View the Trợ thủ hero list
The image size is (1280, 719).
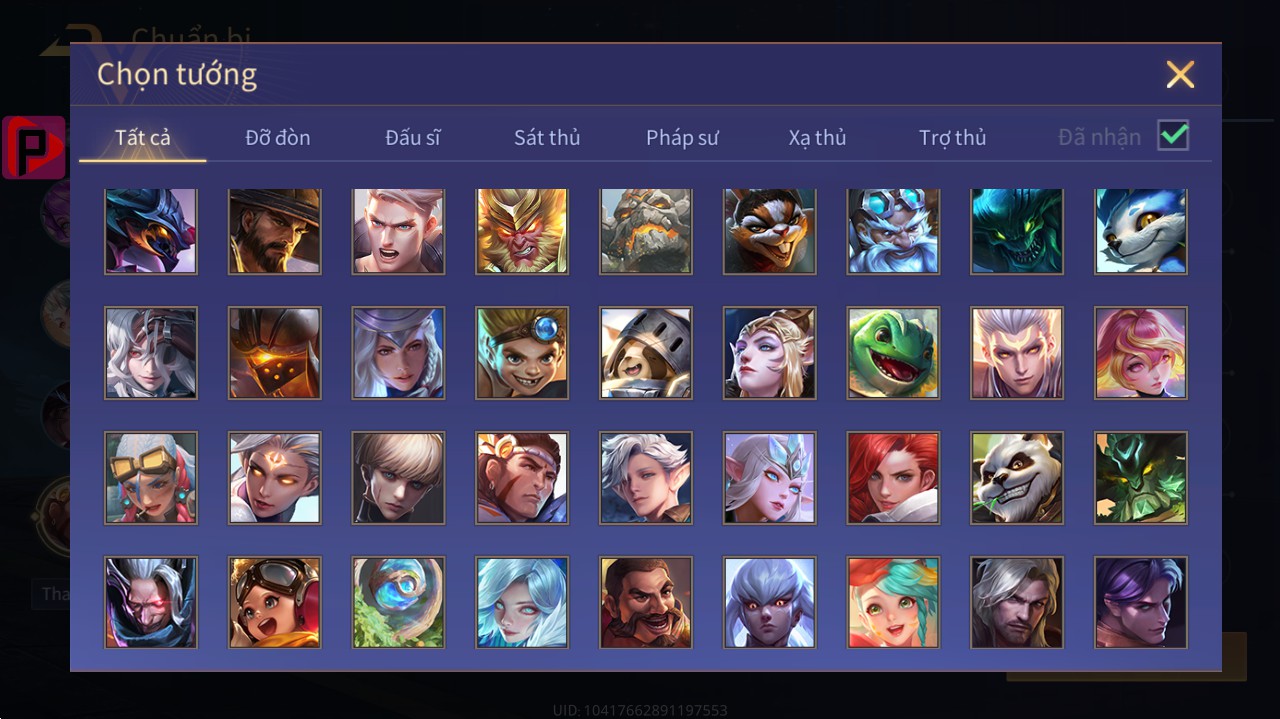[952, 138]
